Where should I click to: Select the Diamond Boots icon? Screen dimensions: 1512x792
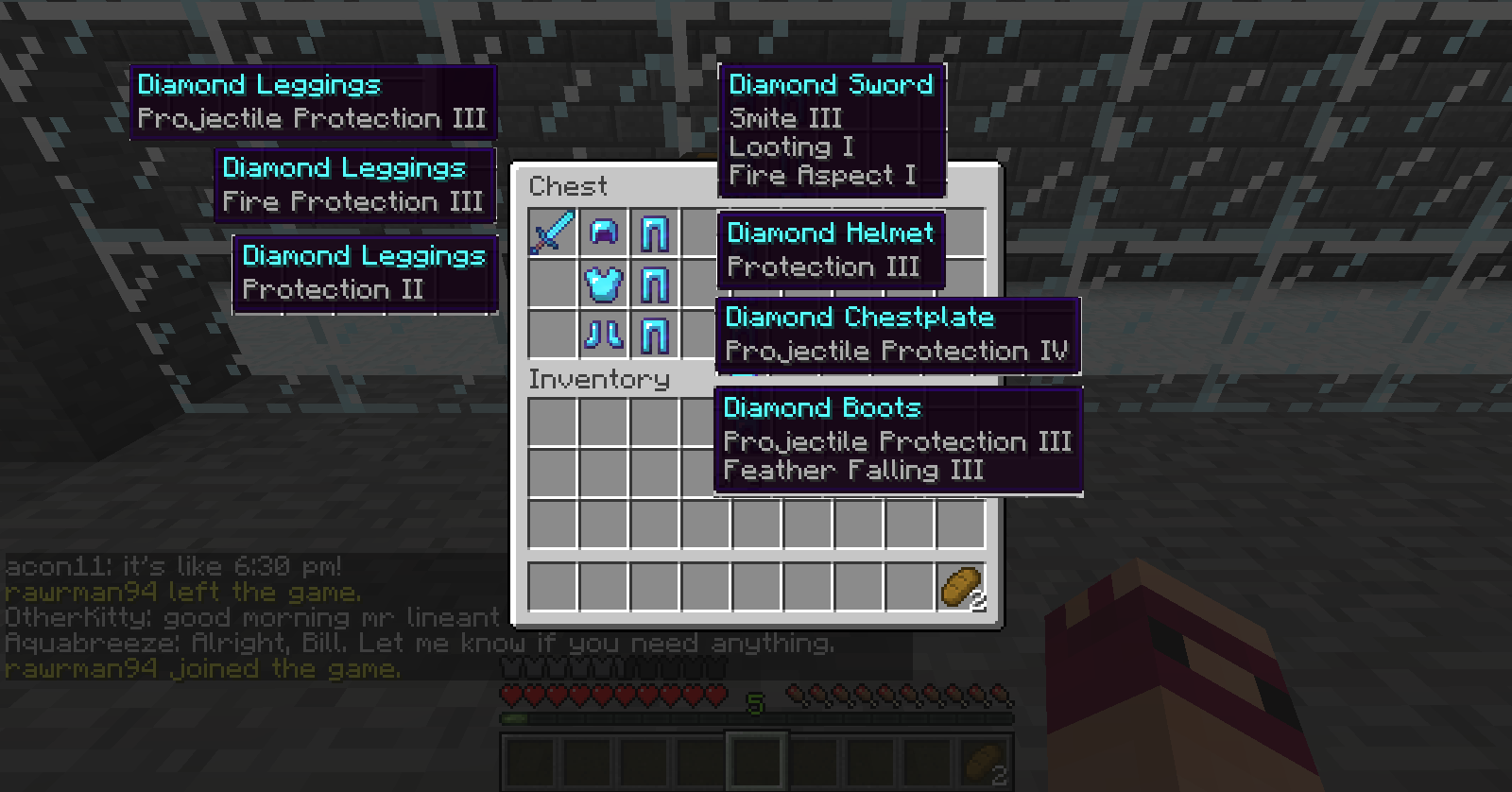[x=605, y=333]
